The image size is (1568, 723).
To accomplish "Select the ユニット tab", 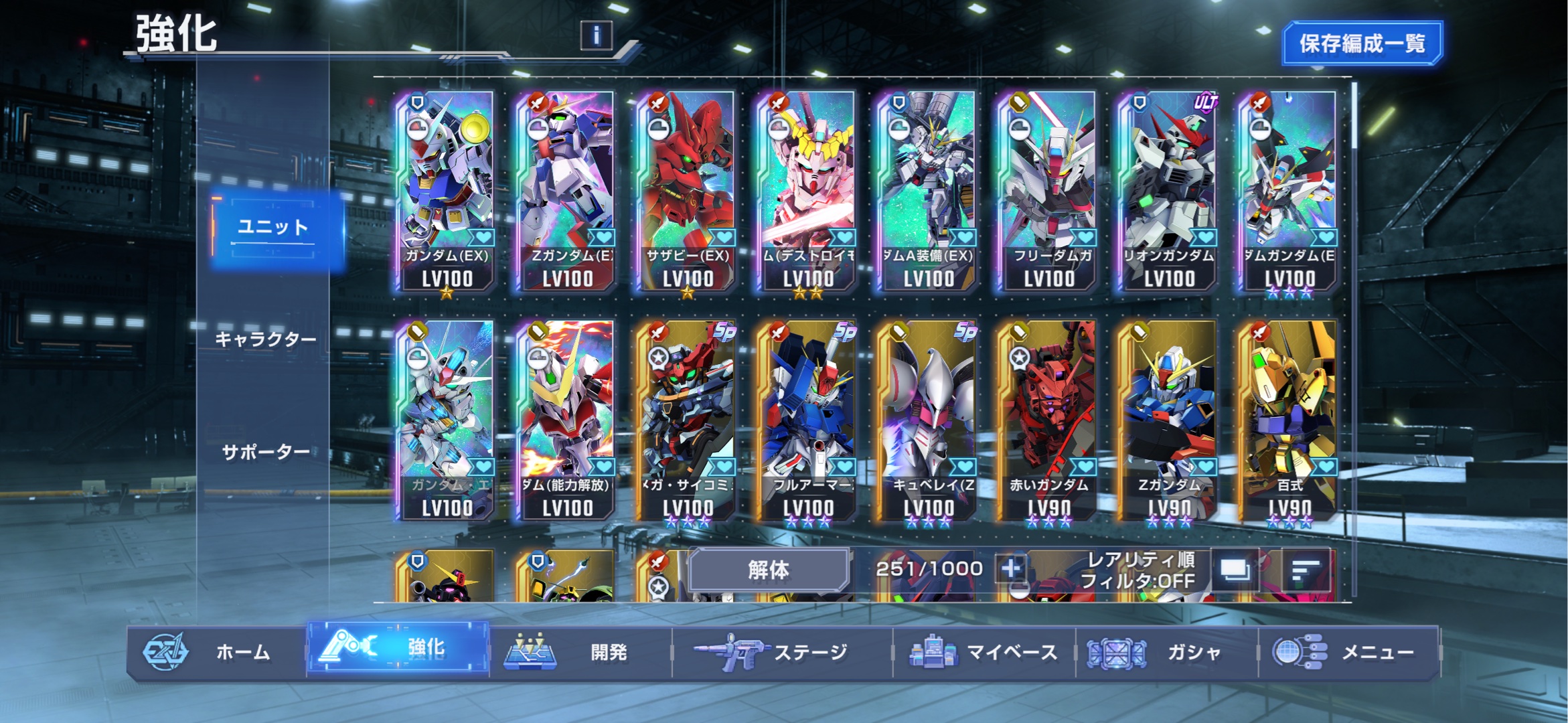I will 274,228.
